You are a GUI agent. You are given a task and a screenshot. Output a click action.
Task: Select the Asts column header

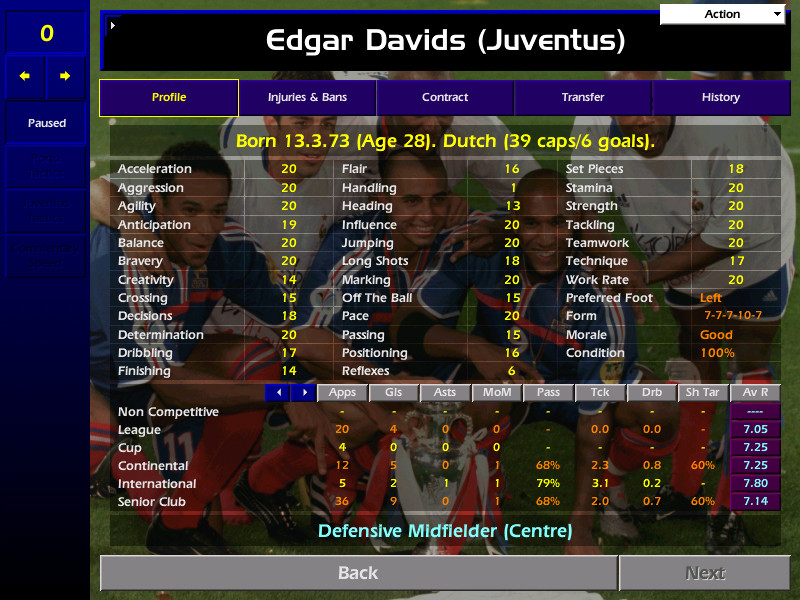(x=445, y=393)
